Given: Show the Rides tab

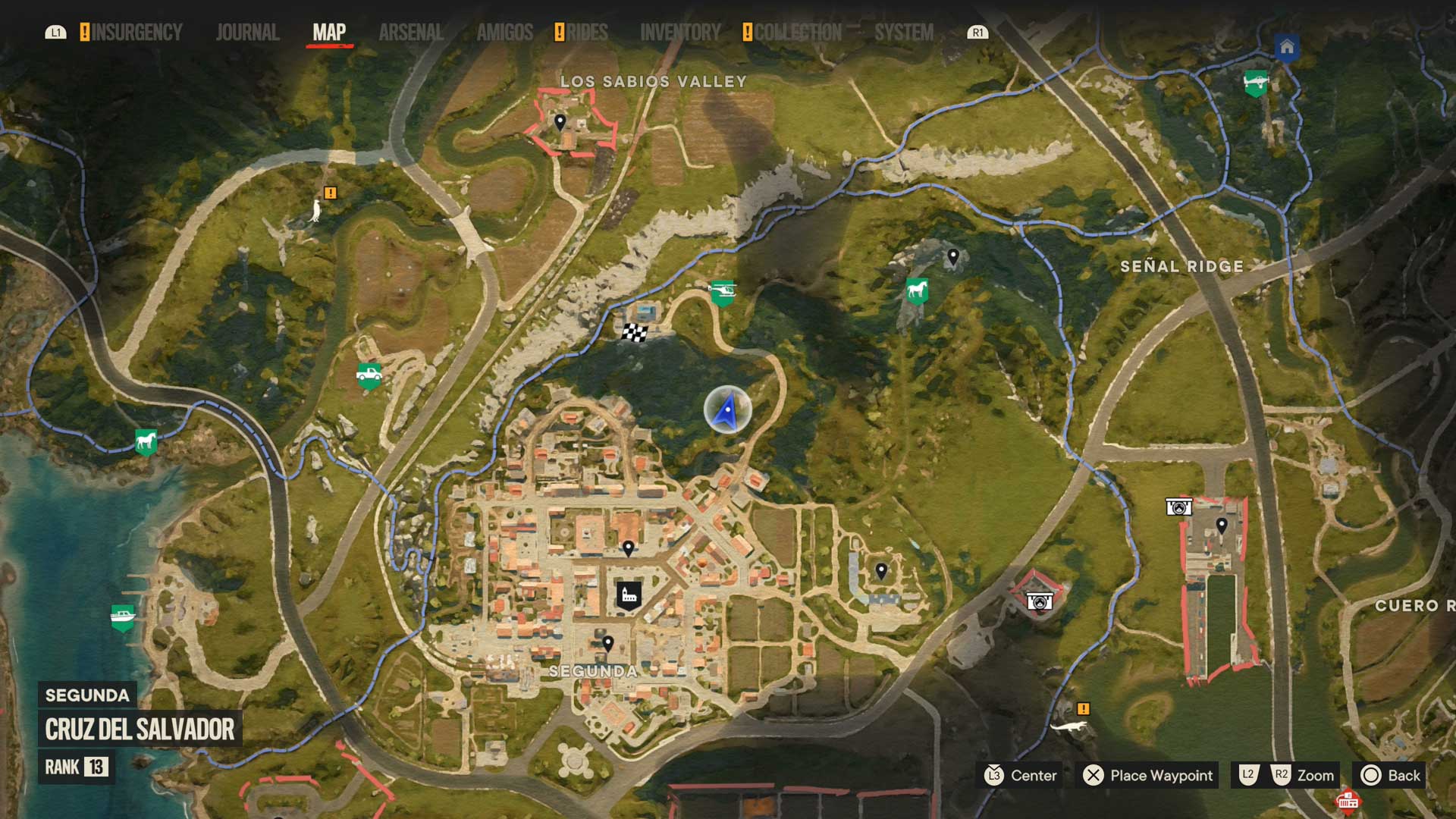Looking at the screenshot, I should click(587, 33).
